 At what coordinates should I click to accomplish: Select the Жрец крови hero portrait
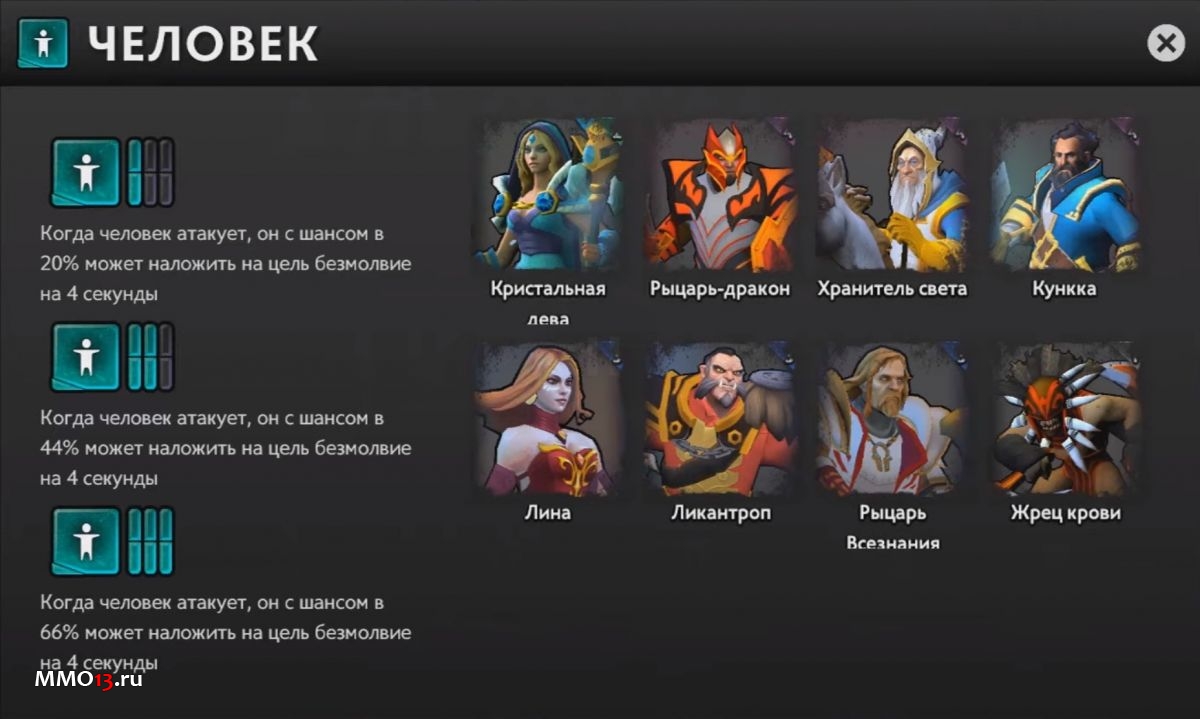1064,418
